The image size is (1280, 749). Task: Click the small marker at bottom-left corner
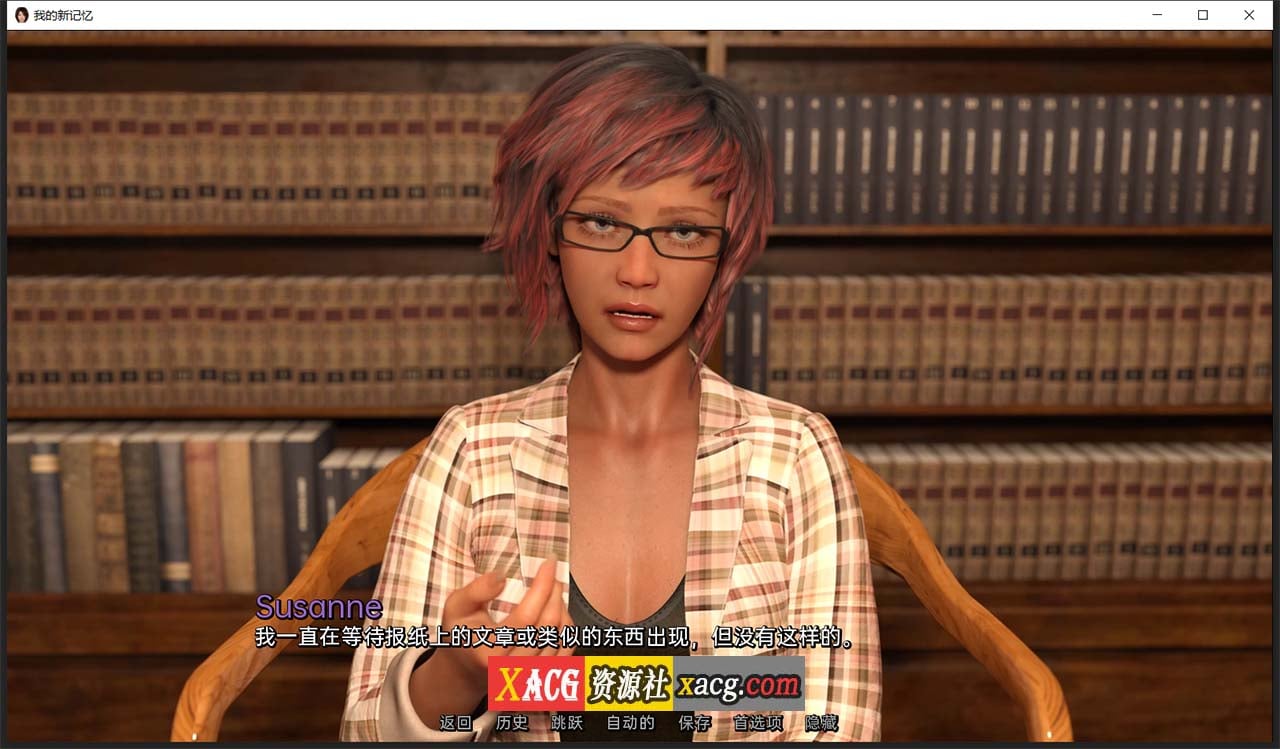[194, 735]
